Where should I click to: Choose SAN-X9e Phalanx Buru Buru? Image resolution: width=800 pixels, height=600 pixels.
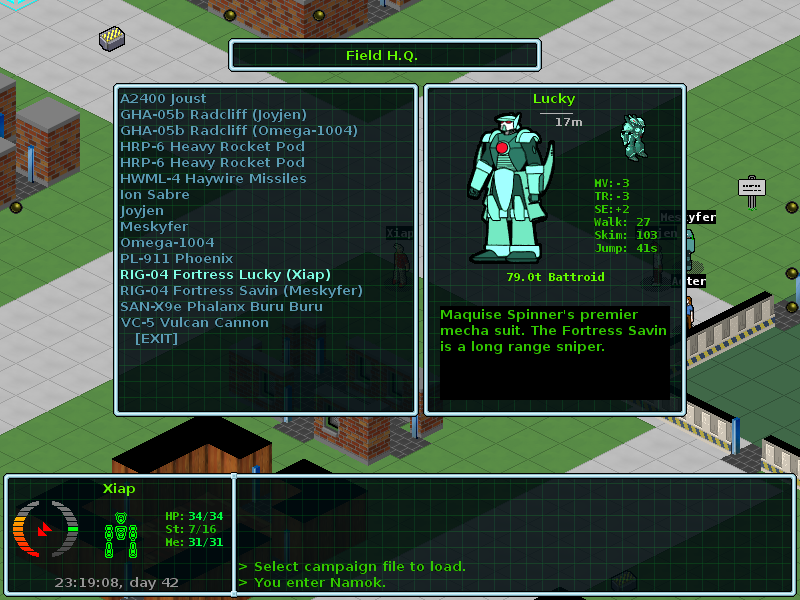221,307
